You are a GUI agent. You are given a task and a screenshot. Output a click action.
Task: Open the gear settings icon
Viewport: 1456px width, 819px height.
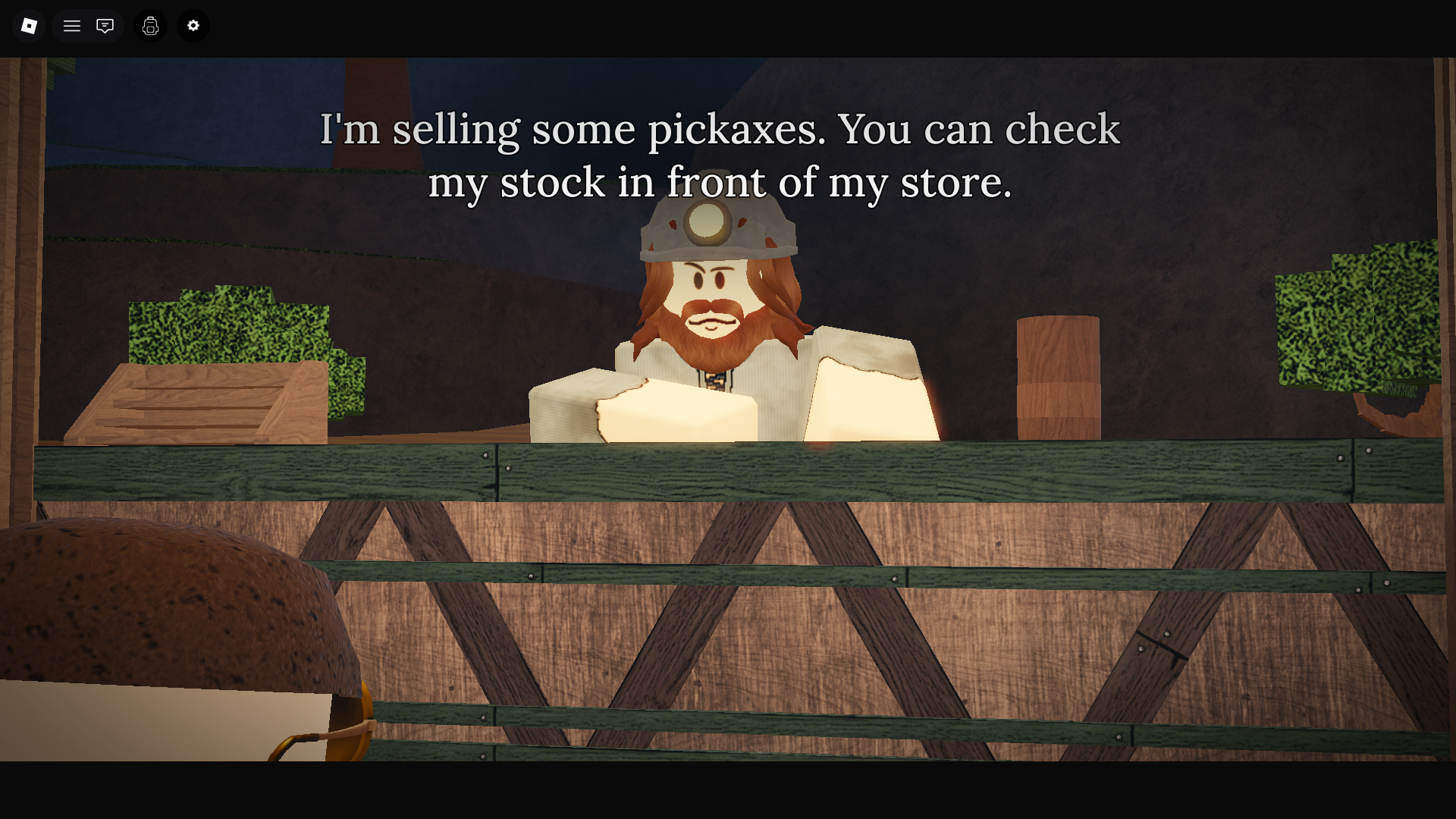pyautogui.click(x=193, y=26)
